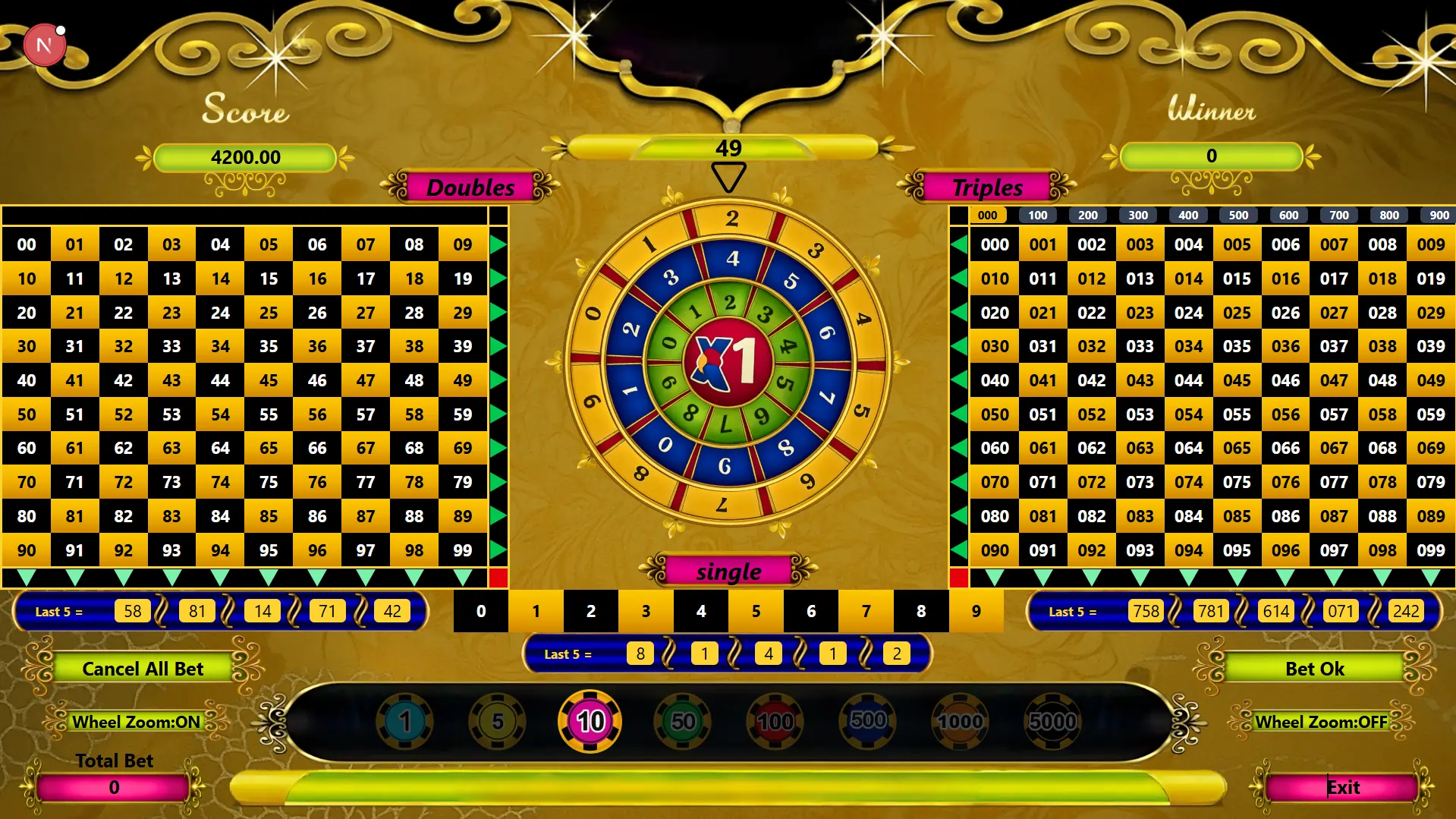
Task: Pick the currently highlighted 10 chip
Action: 590,722
